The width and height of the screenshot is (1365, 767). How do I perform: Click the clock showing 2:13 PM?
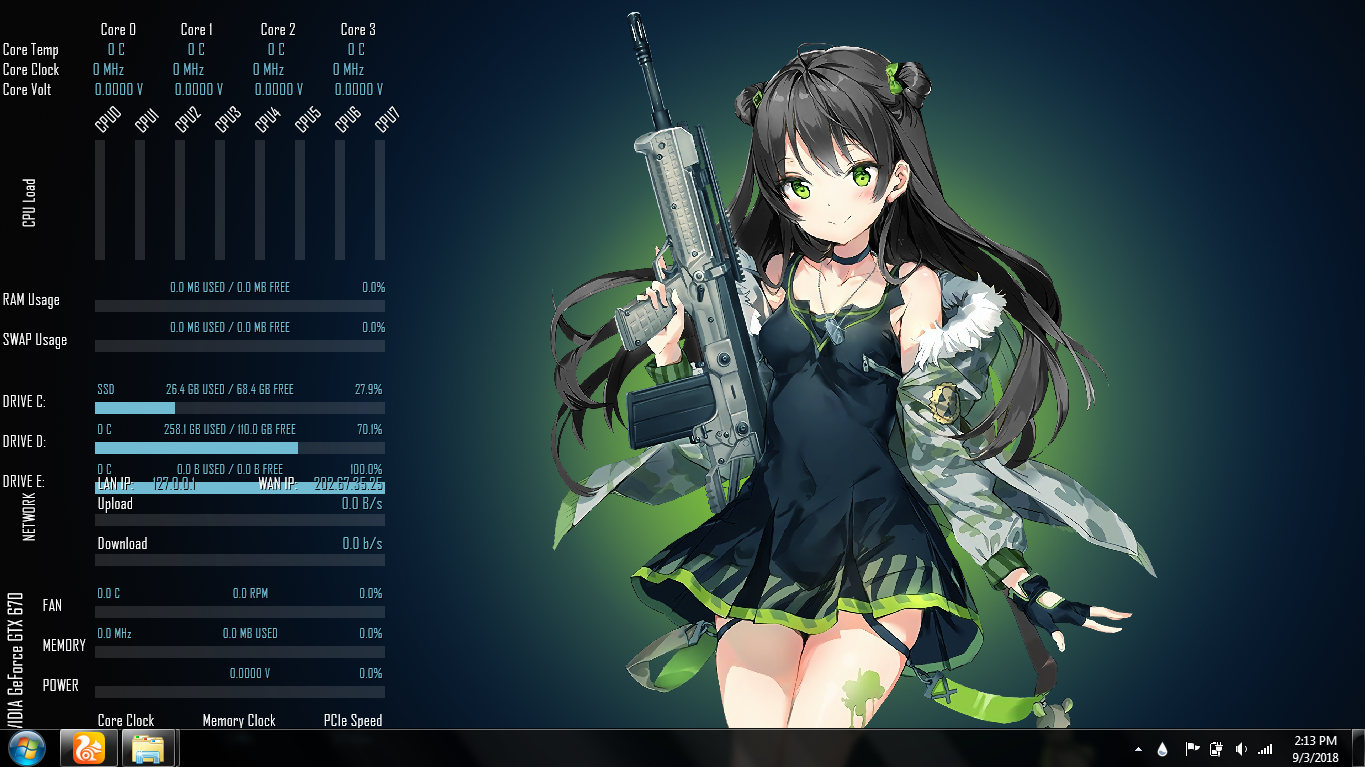pos(1315,741)
